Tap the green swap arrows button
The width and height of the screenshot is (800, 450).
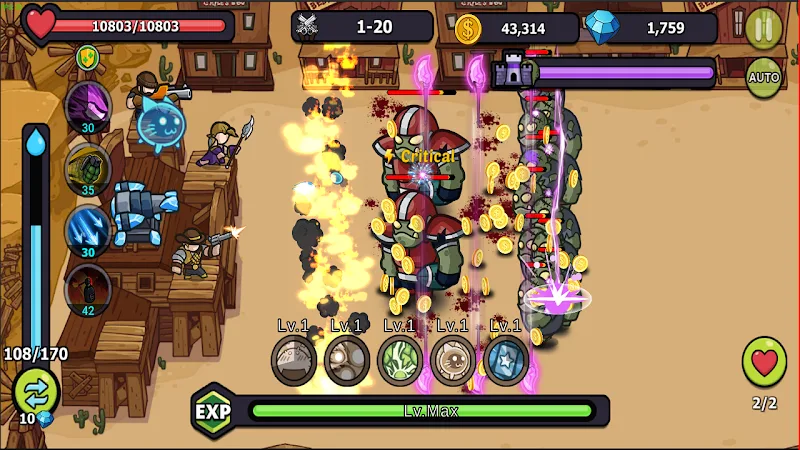[36, 389]
